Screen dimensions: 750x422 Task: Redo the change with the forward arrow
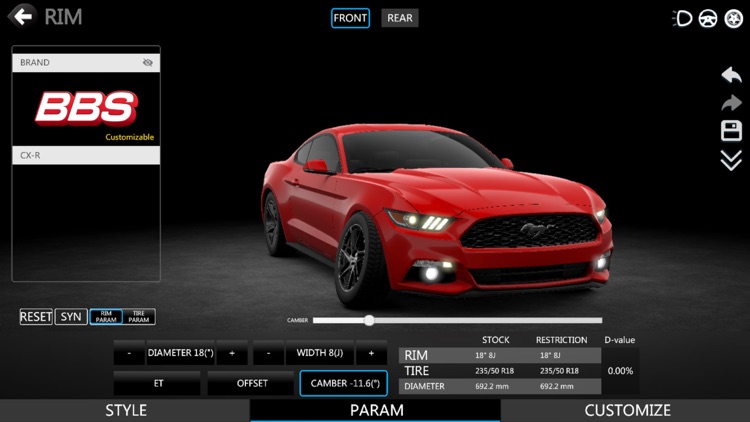click(731, 103)
